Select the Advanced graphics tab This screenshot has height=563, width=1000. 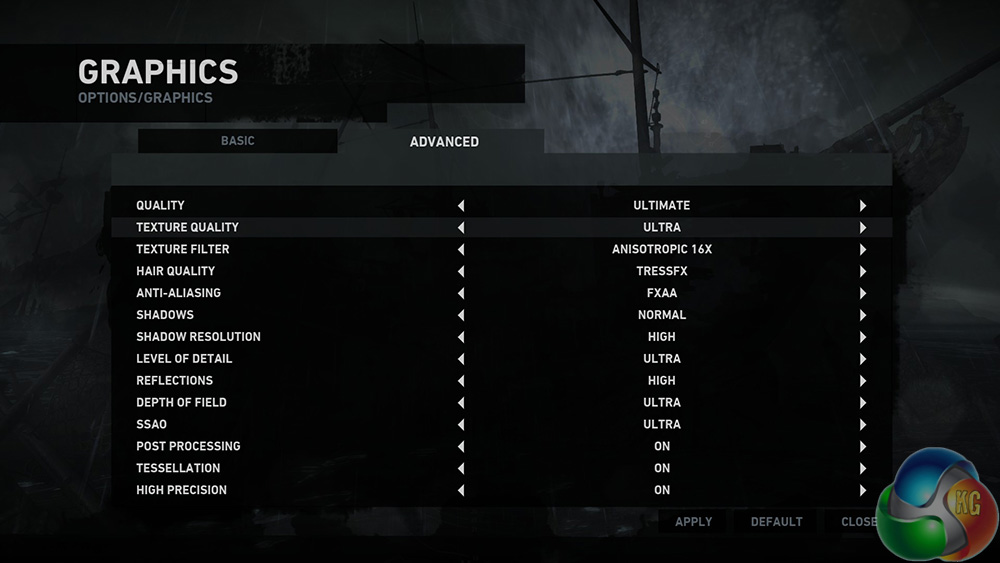(x=444, y=142)
